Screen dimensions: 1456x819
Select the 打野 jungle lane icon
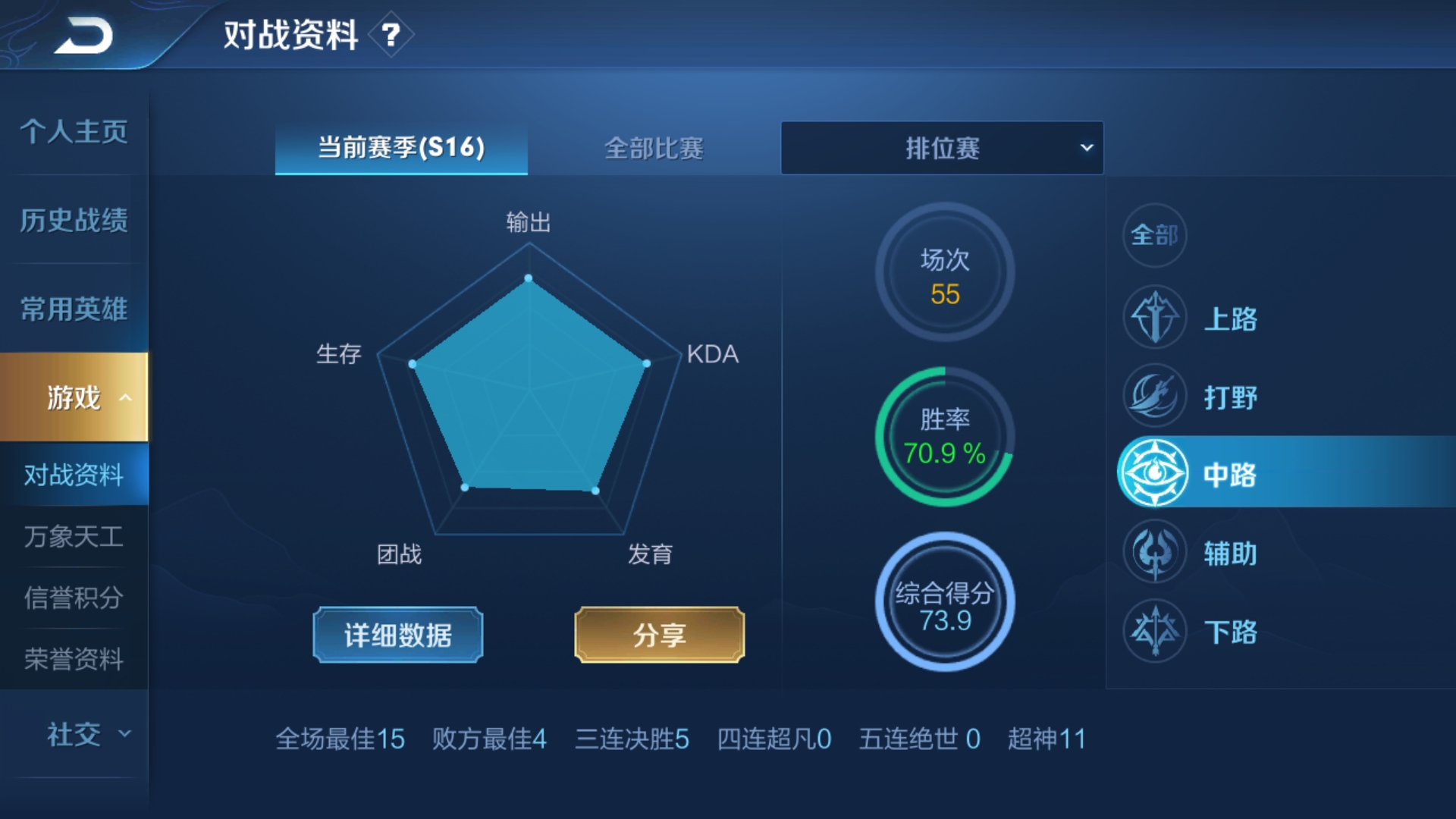1154,397
